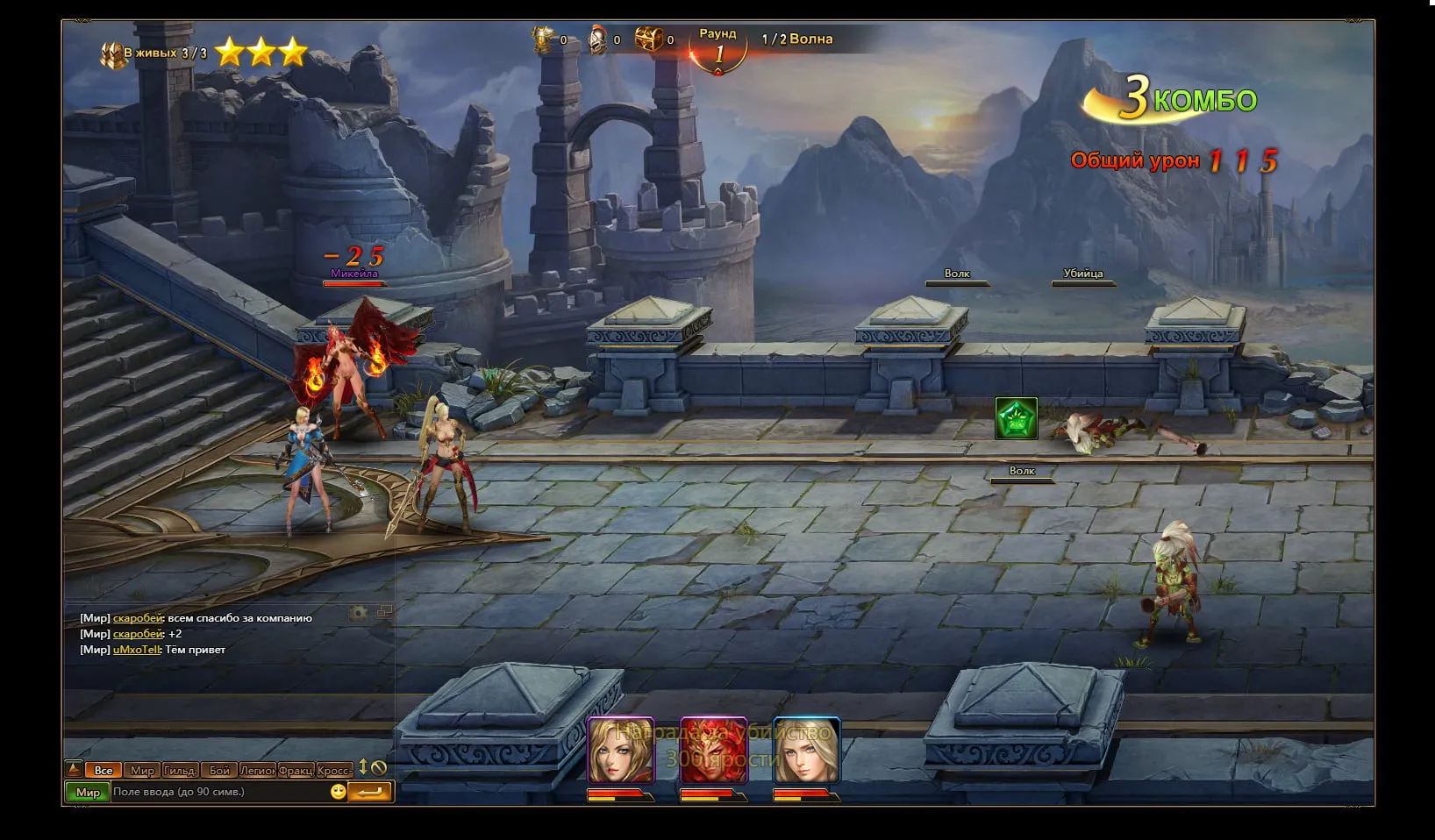The height and width of the screenshot is (840, 1435).
Task: Click the up-arrow button left of chat tabs
Action: point(75,769)
